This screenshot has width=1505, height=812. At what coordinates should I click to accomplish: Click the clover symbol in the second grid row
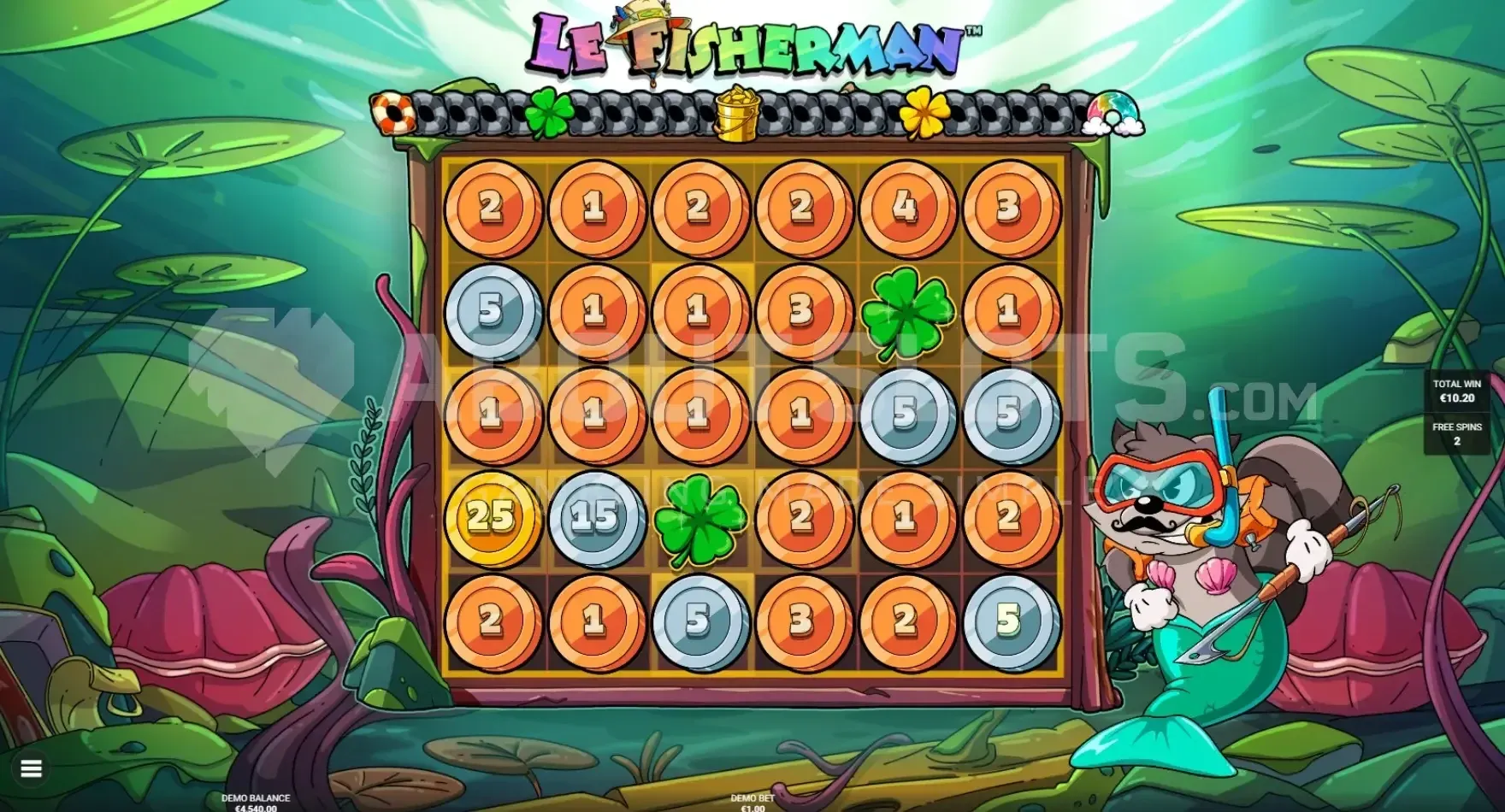coord(909,311)
